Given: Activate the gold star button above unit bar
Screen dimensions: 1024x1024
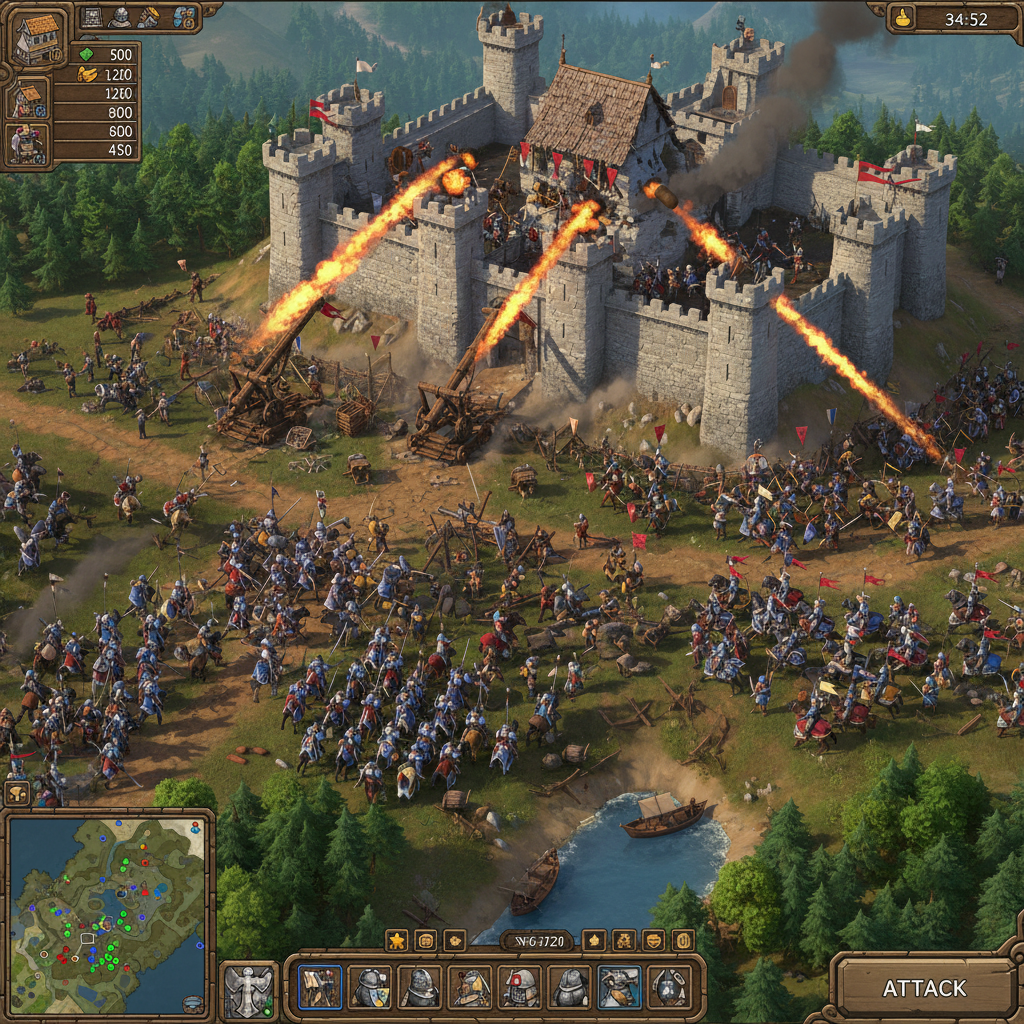Looking at the screenshot, I should pyautogui.click(x=396, y=940).
